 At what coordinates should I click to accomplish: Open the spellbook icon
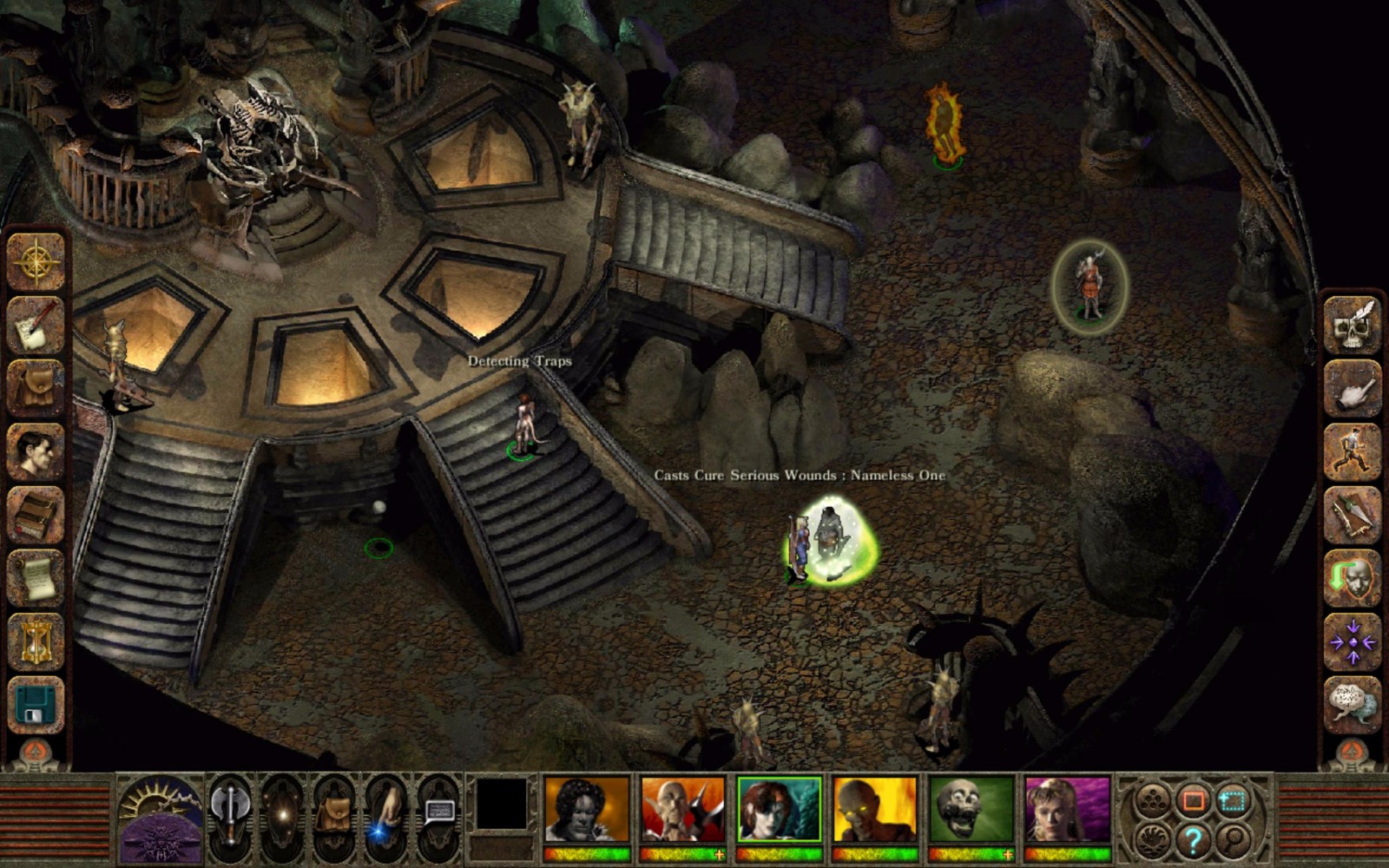click(x=36, y=515)
